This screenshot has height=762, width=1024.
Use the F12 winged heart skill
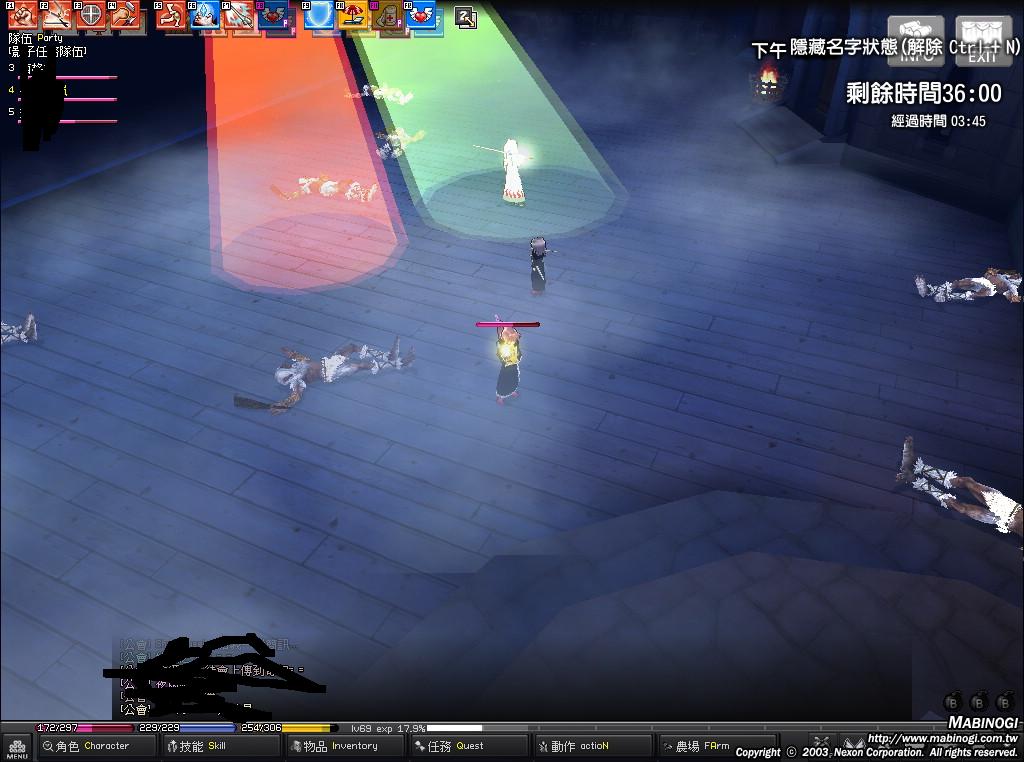421,16
